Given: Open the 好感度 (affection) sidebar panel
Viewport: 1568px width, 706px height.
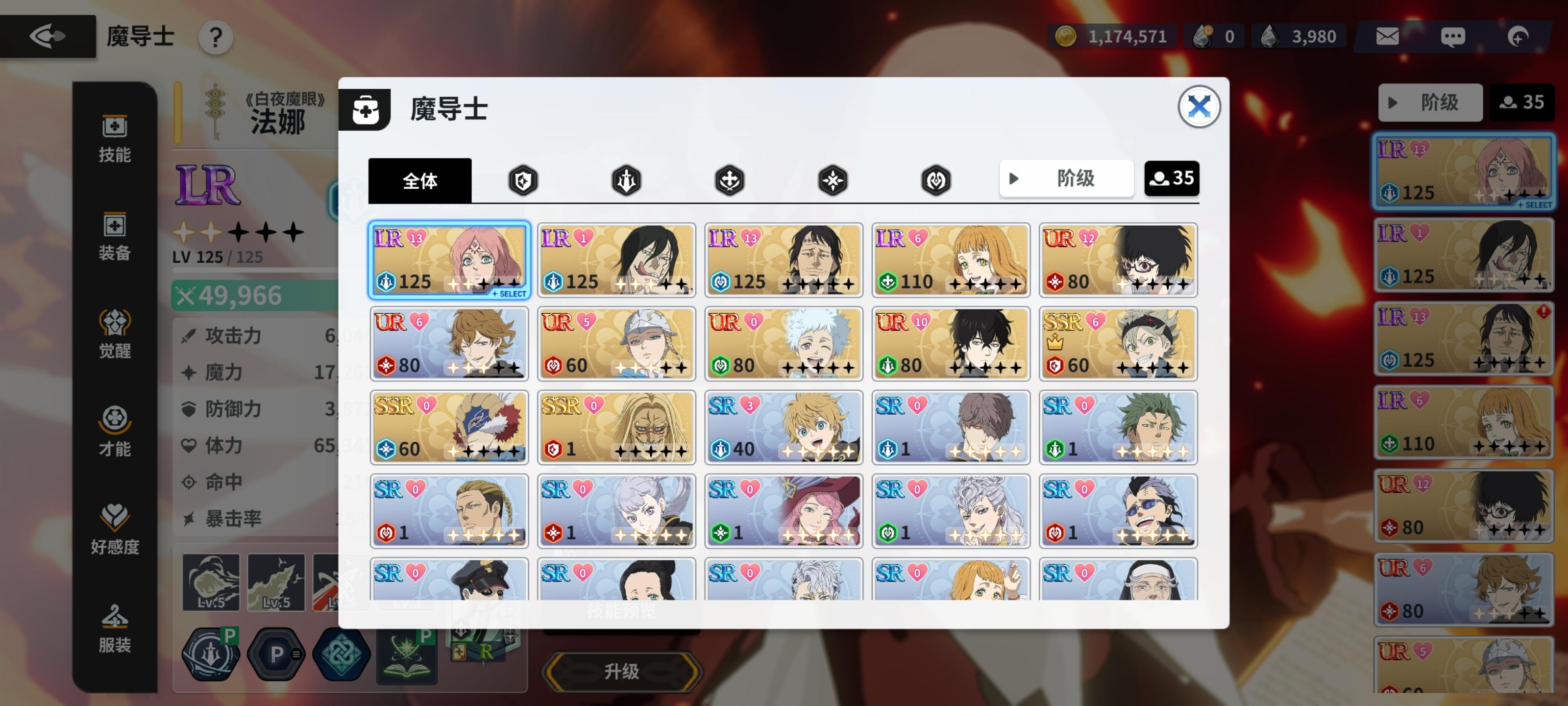Looking at the screenshot, I should pyautogui.click(x=116, y=530).
